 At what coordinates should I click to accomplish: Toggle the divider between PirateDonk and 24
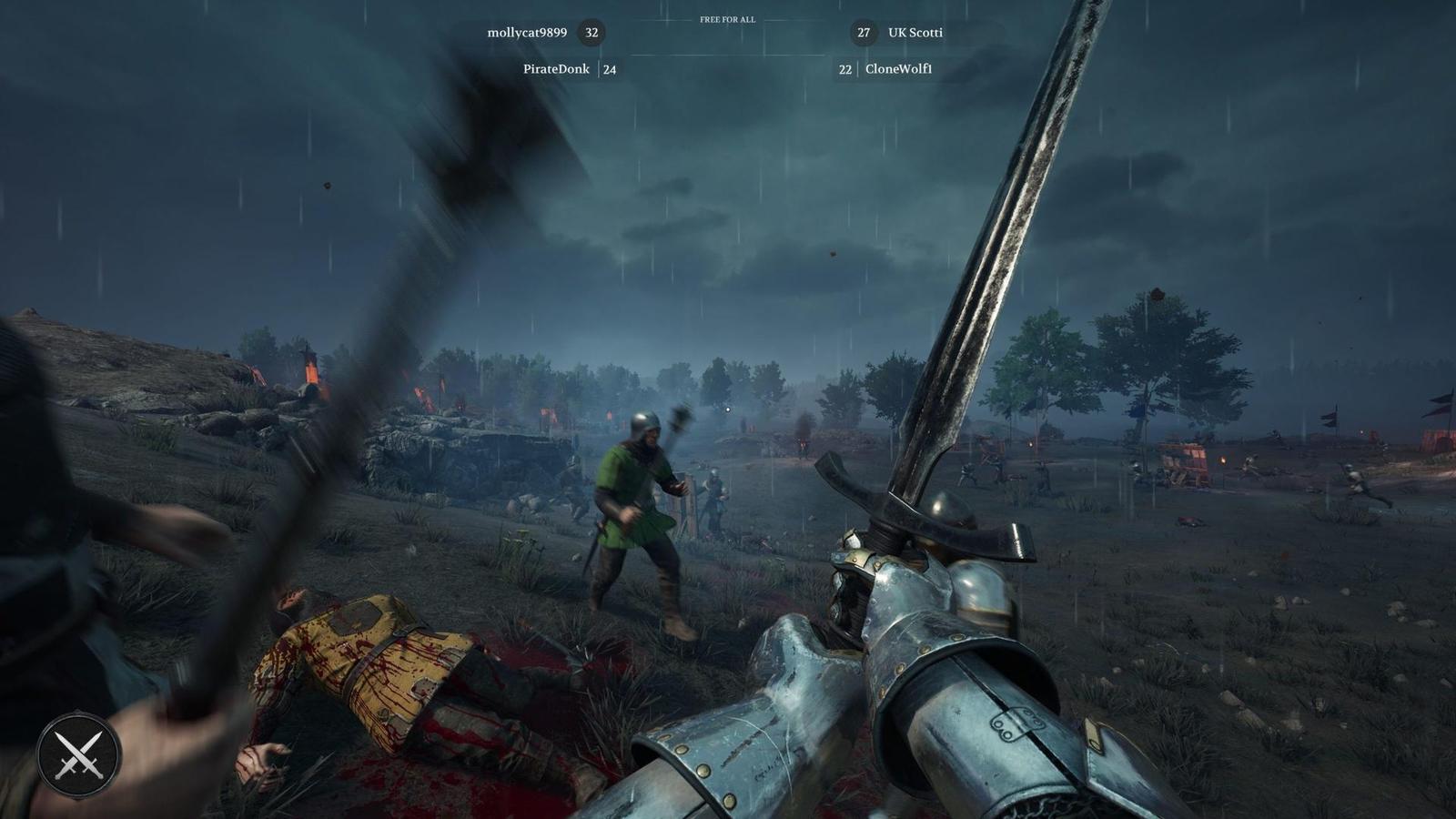(x=599, y=68)
